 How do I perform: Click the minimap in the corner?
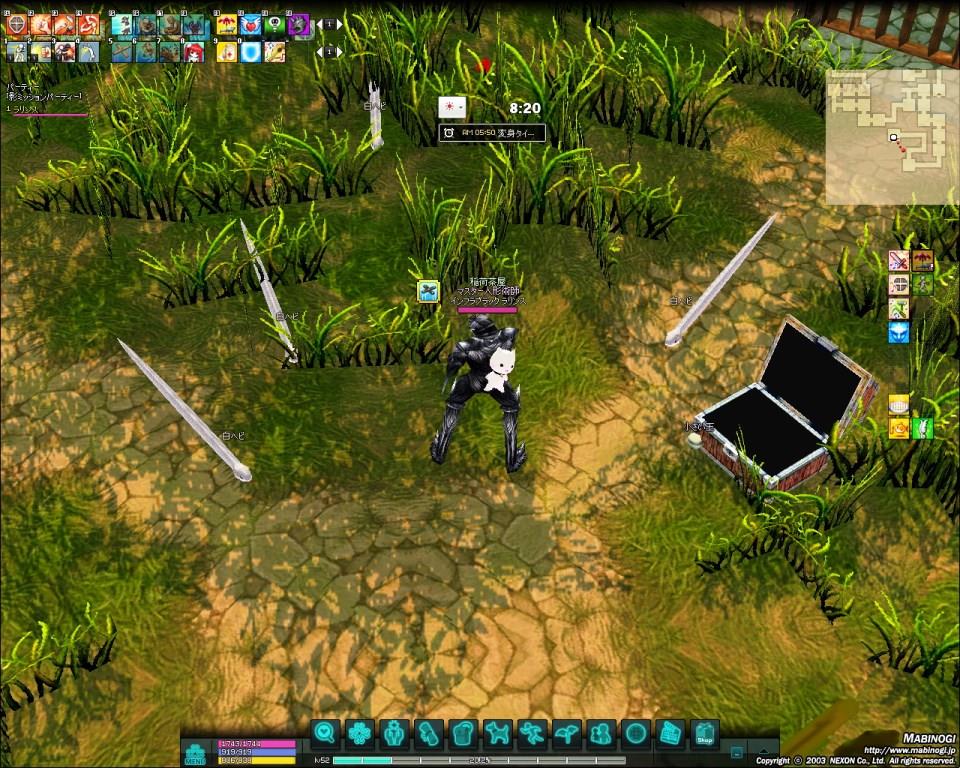[888, 135]
